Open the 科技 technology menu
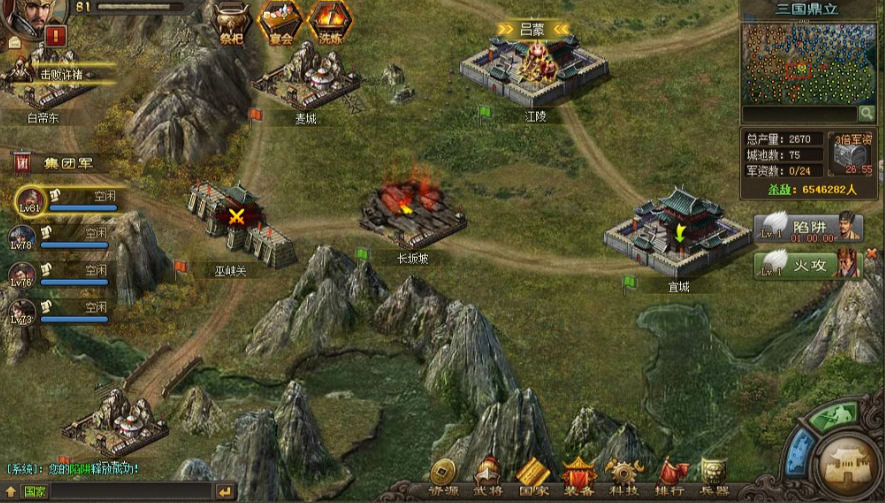Image resolution: width=885 pixels, height=503 pixels. click(624, 477)
